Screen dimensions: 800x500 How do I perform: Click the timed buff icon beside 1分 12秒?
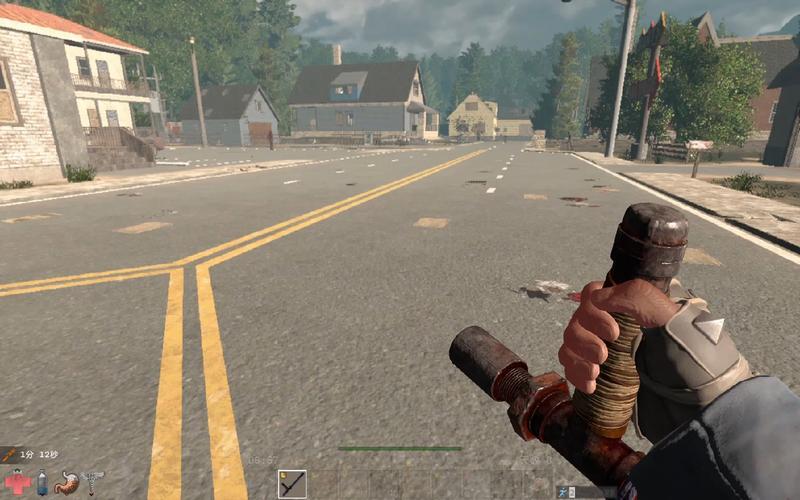[x=8, y=454]
